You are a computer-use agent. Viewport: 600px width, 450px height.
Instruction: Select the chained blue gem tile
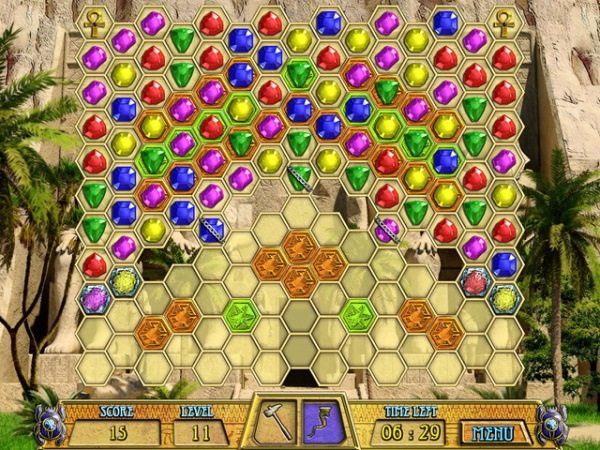pyautogui.click(x=211, y=230)
